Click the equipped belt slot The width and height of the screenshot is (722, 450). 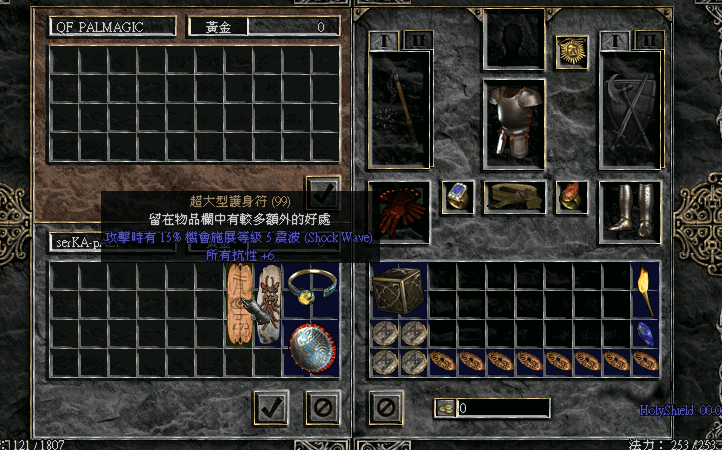tap(514, 194)
